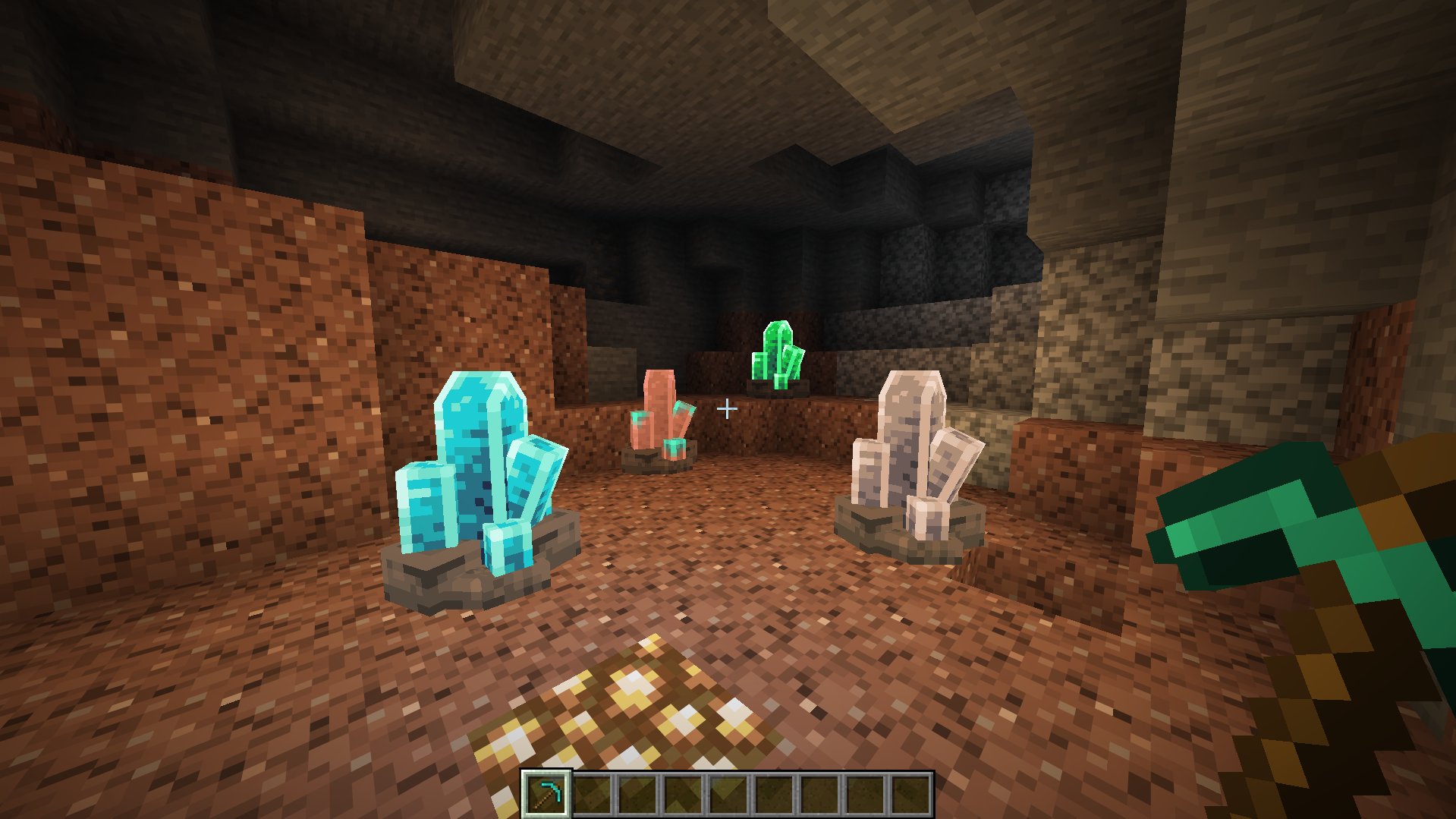
Task: Click the crosshair at screen center
Action: click(728, 408)
